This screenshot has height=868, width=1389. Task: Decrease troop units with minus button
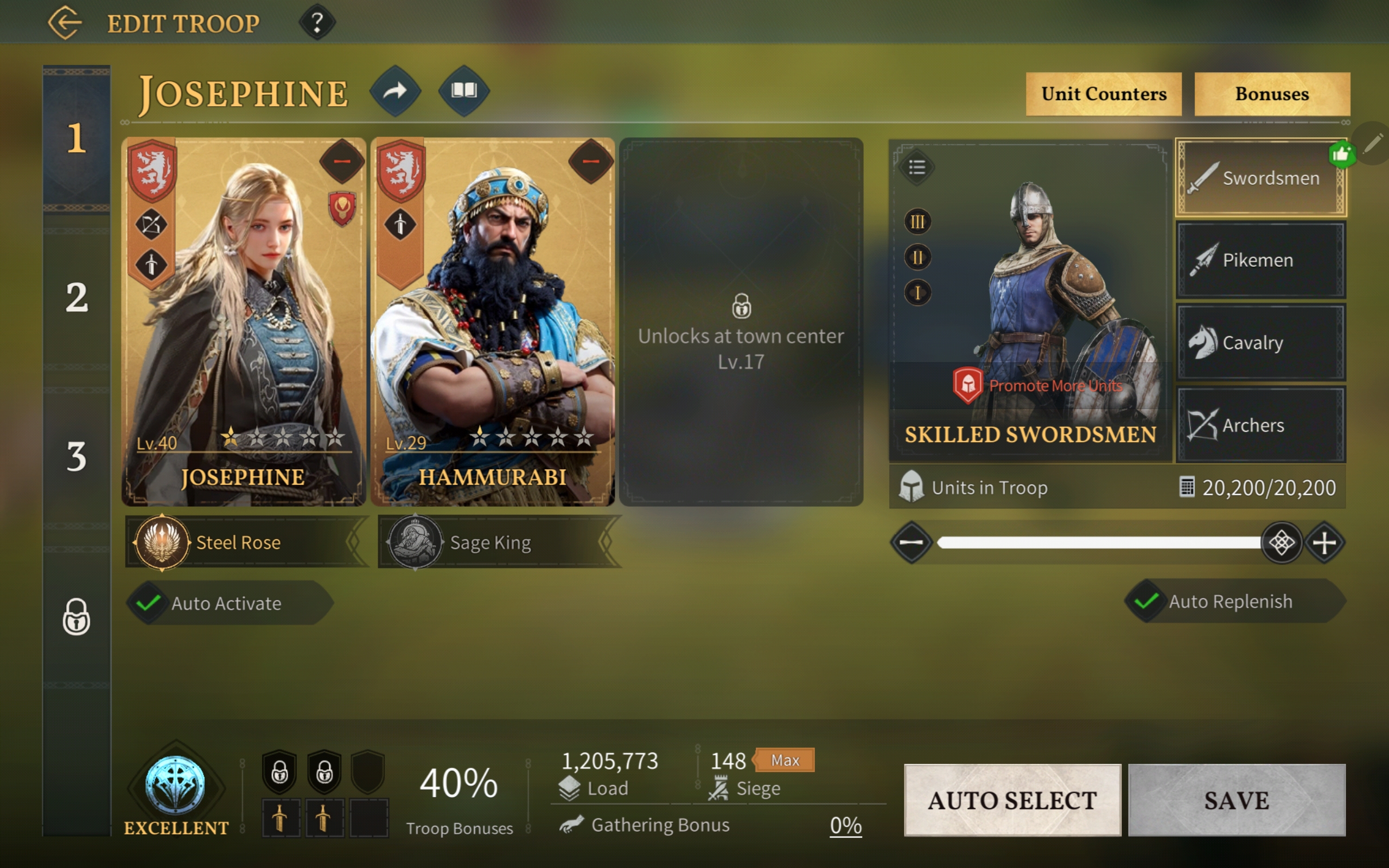tap(911, 542)
